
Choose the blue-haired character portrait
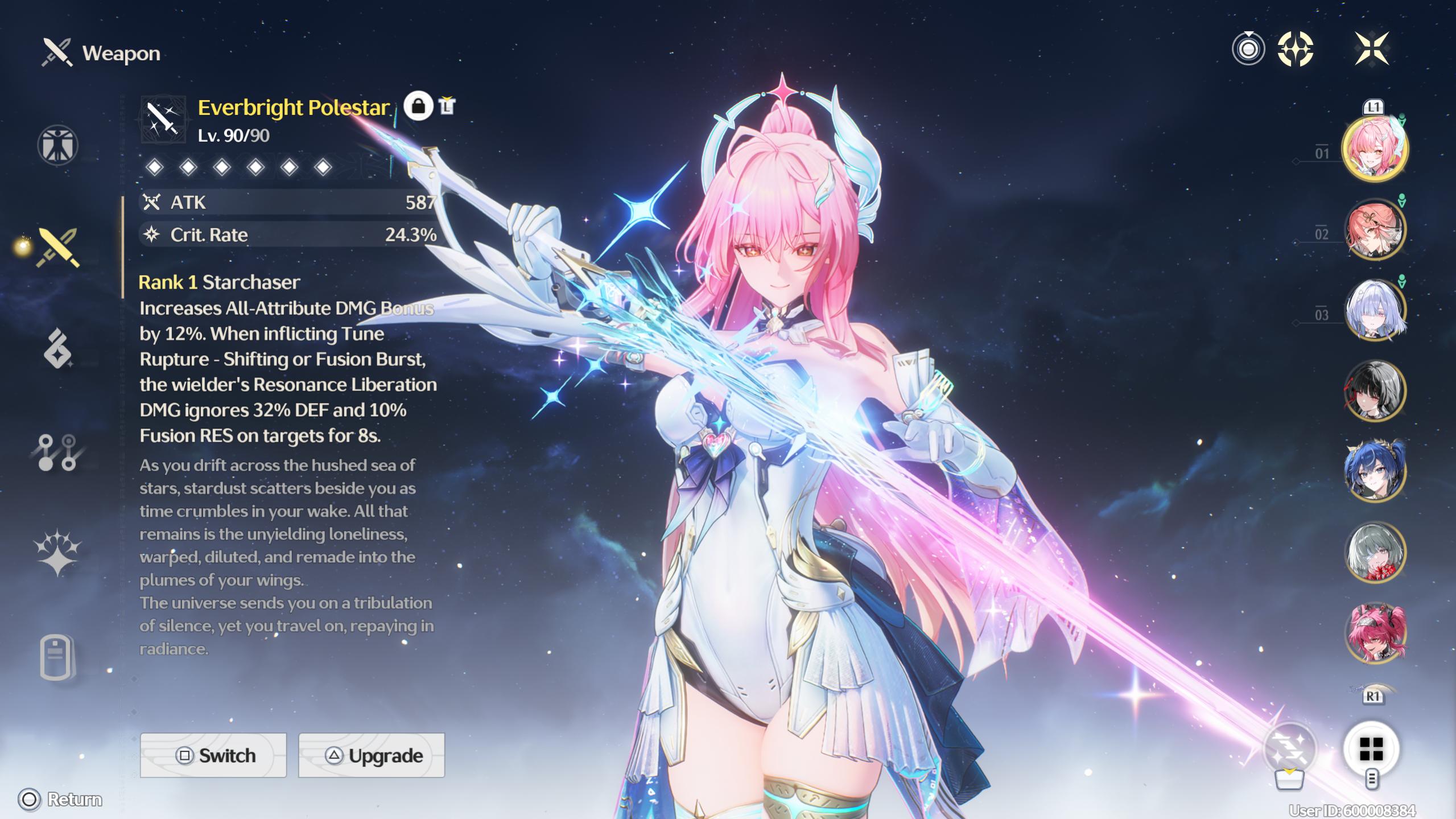(1375, 471)
